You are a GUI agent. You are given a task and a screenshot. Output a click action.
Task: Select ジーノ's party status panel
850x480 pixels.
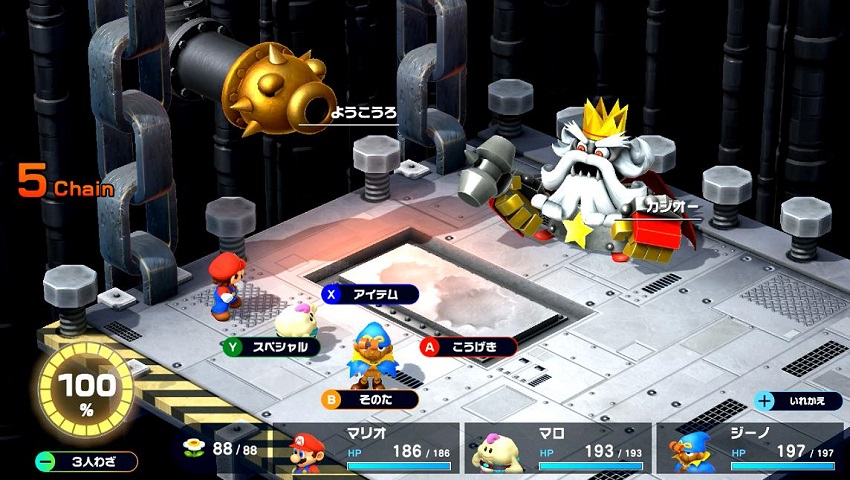click(x=745, y=447)
